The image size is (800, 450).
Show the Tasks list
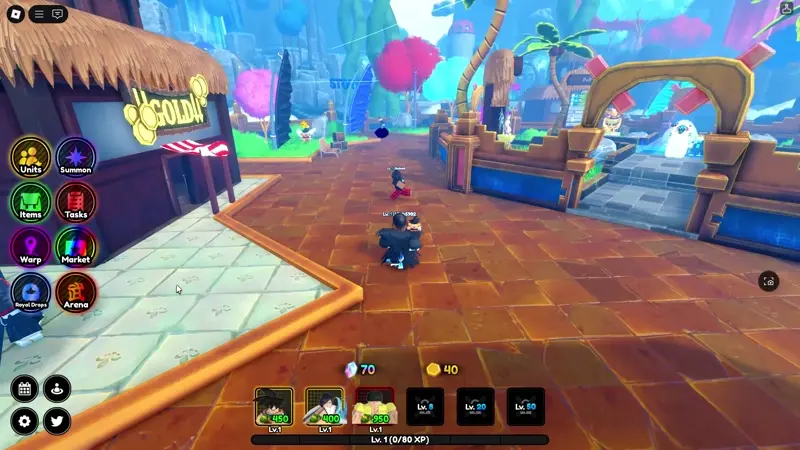[x=76, y=203]
